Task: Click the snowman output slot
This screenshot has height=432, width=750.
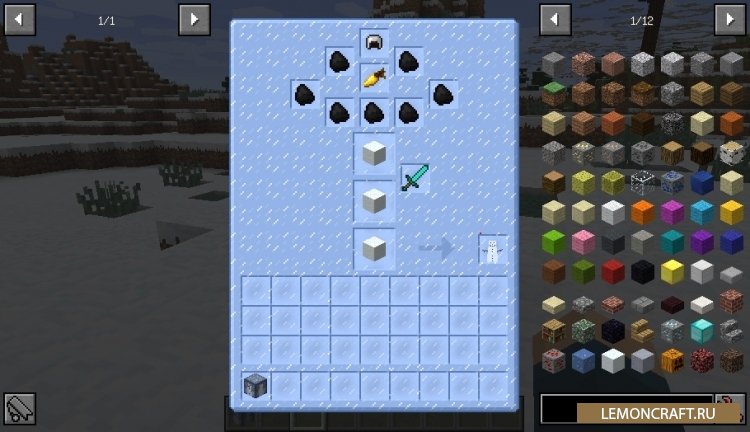Action: [492, 250]
